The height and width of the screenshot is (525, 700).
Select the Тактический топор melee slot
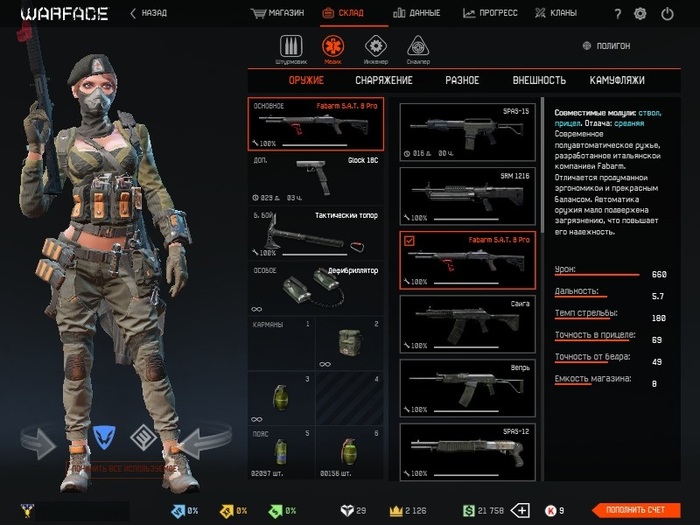[315, 232]
